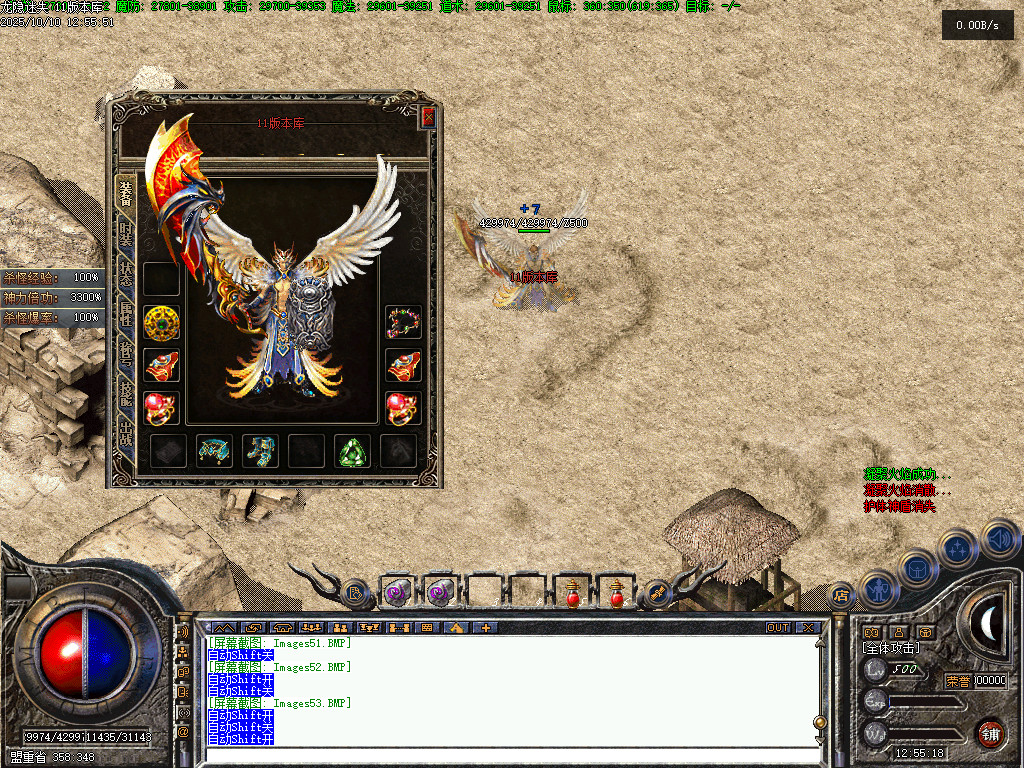Open the sparkle skills round button
This screenshot has width=1024, height=768.
click(x=959, y=548)
